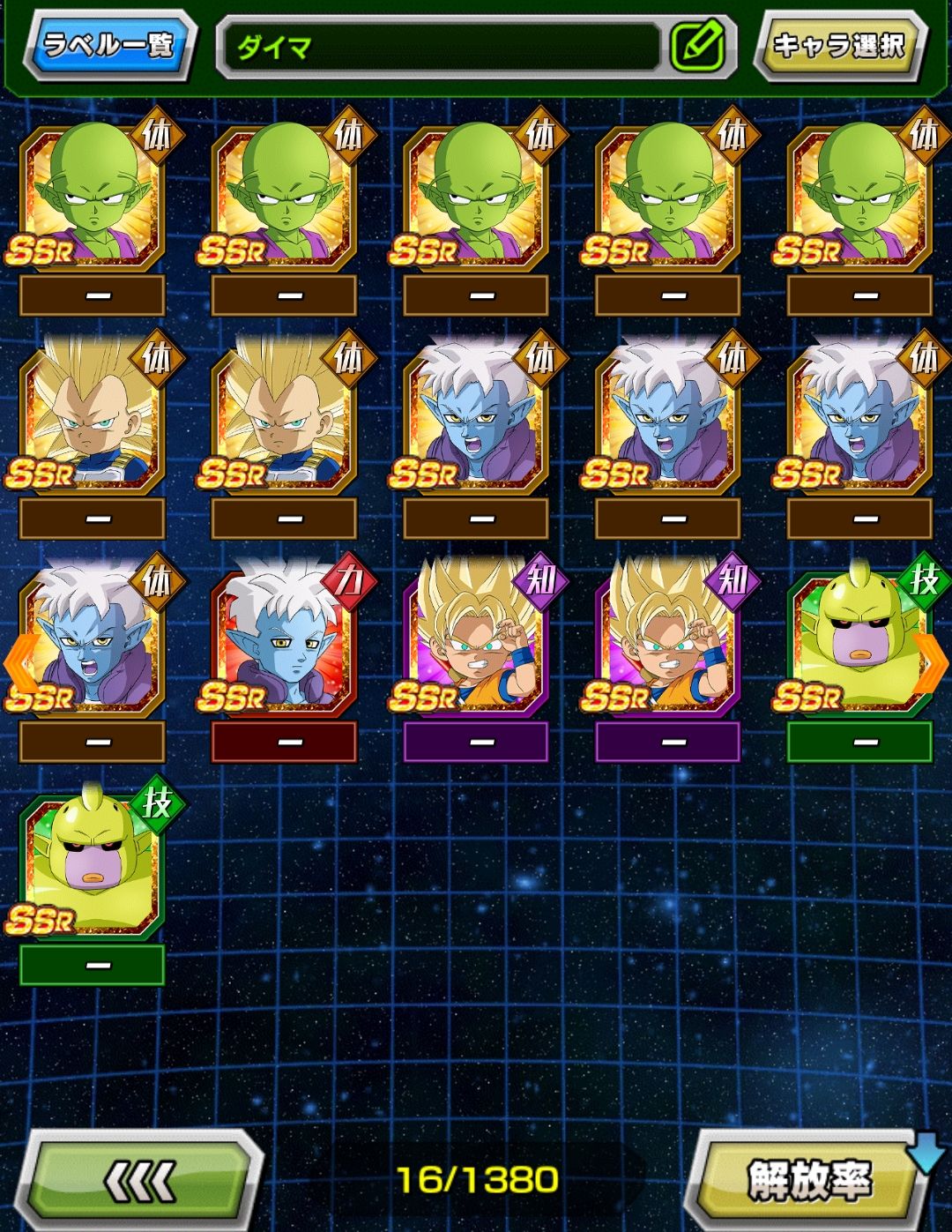Open キャラ選択 character selection
This screenshot has height=1232, width=952.
coord(838,44)
